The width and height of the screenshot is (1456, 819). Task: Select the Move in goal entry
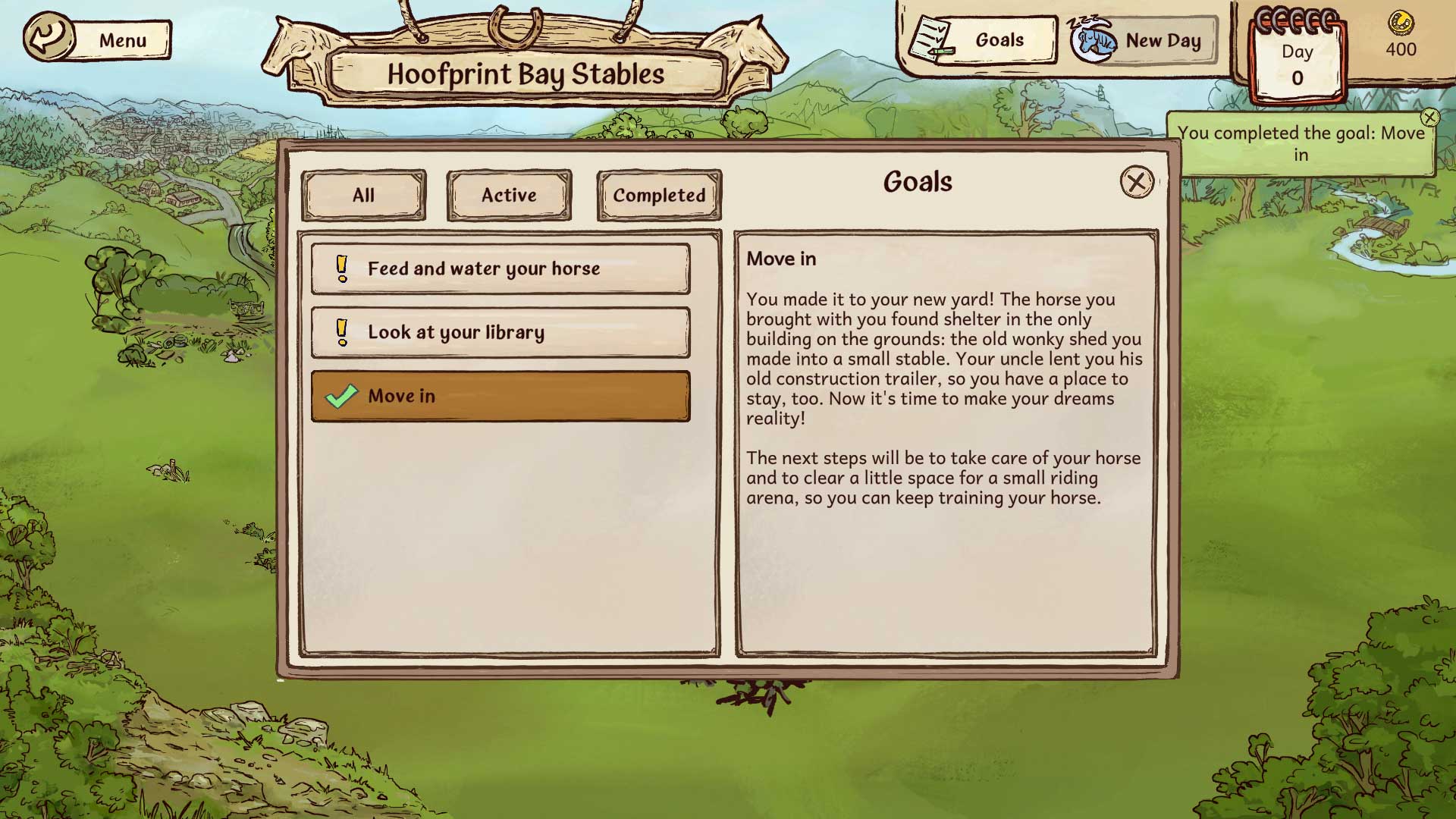tap(500, 396)
